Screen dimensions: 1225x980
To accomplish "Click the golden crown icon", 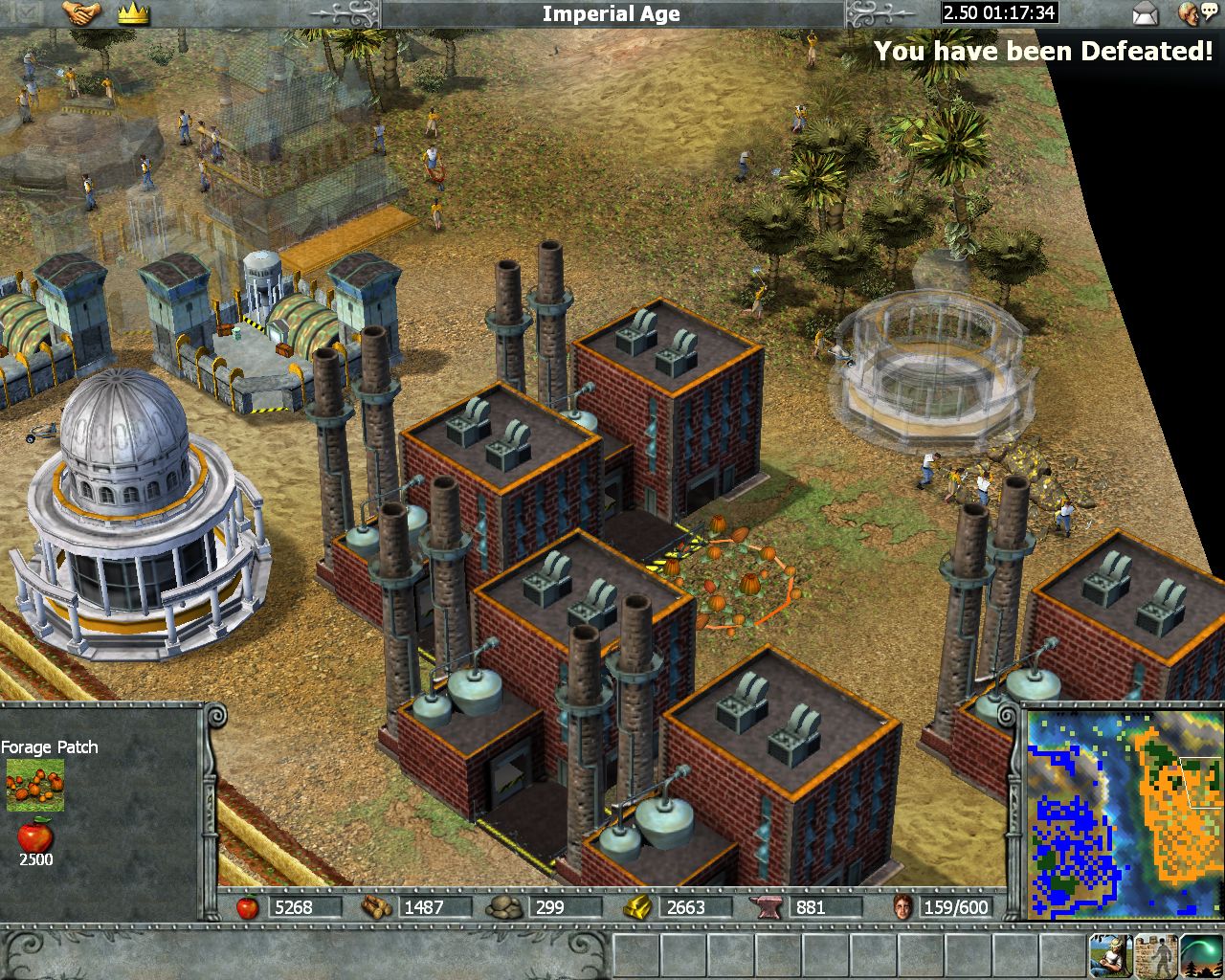I will point(134,13).
